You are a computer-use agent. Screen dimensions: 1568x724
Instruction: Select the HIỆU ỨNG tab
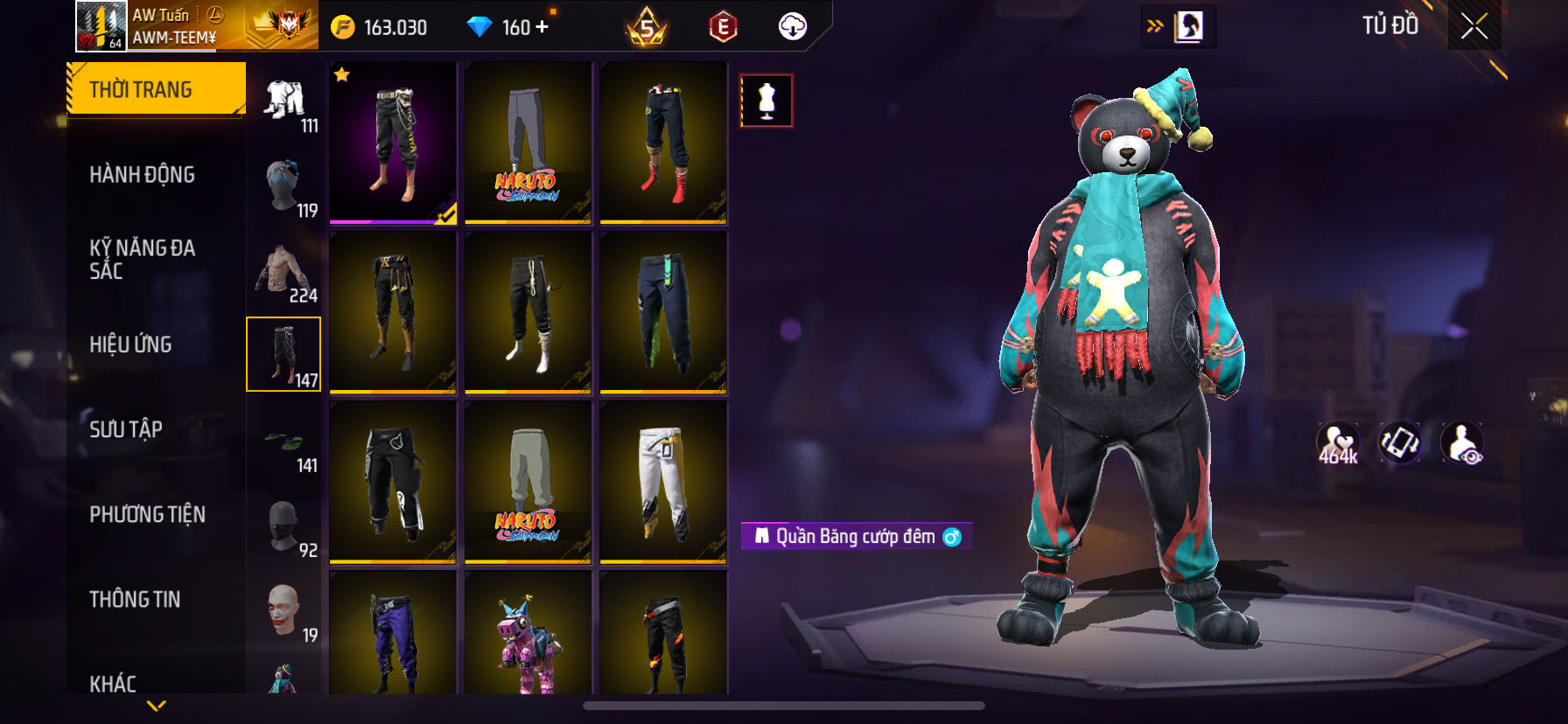[131, 345]
